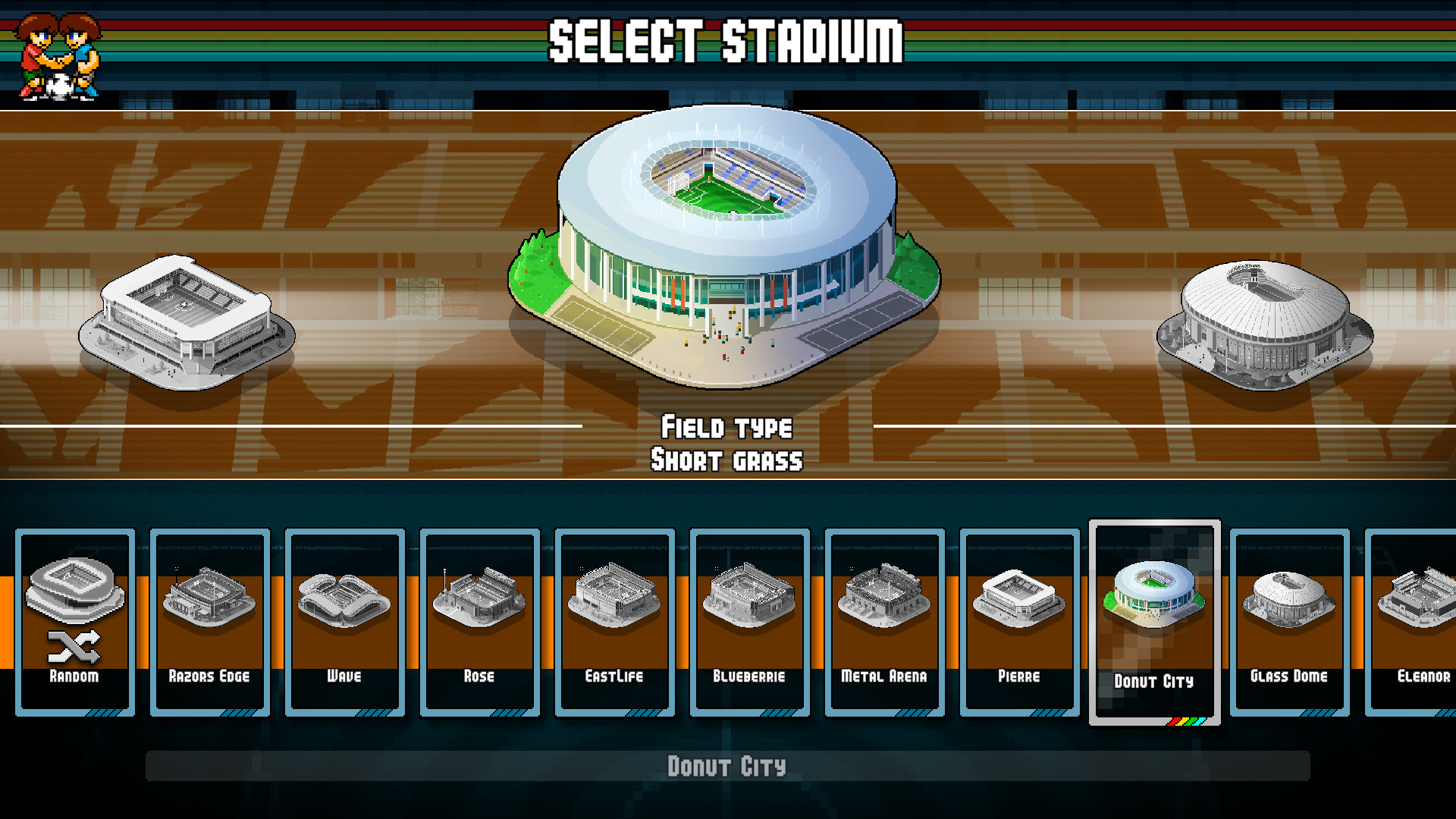Select the Random stadium card
The image size is (1456, 819).
click(x=74, y=622)
